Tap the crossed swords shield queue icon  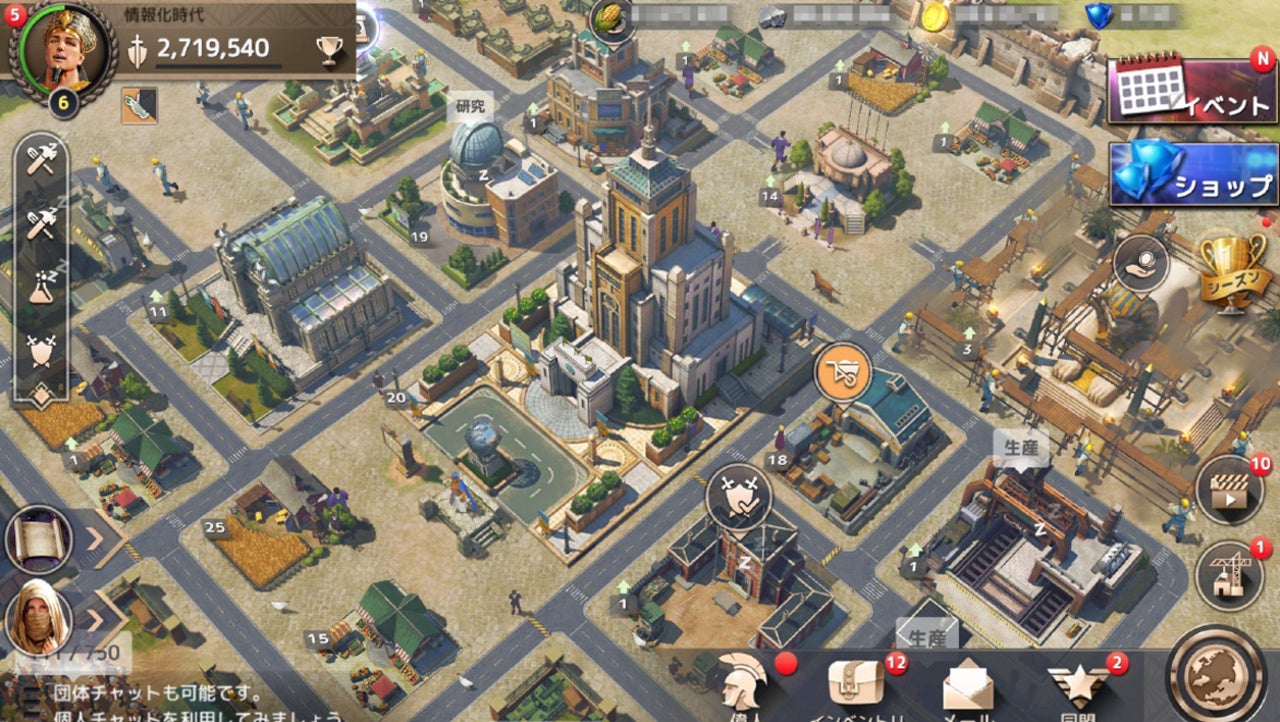[40, 350]
